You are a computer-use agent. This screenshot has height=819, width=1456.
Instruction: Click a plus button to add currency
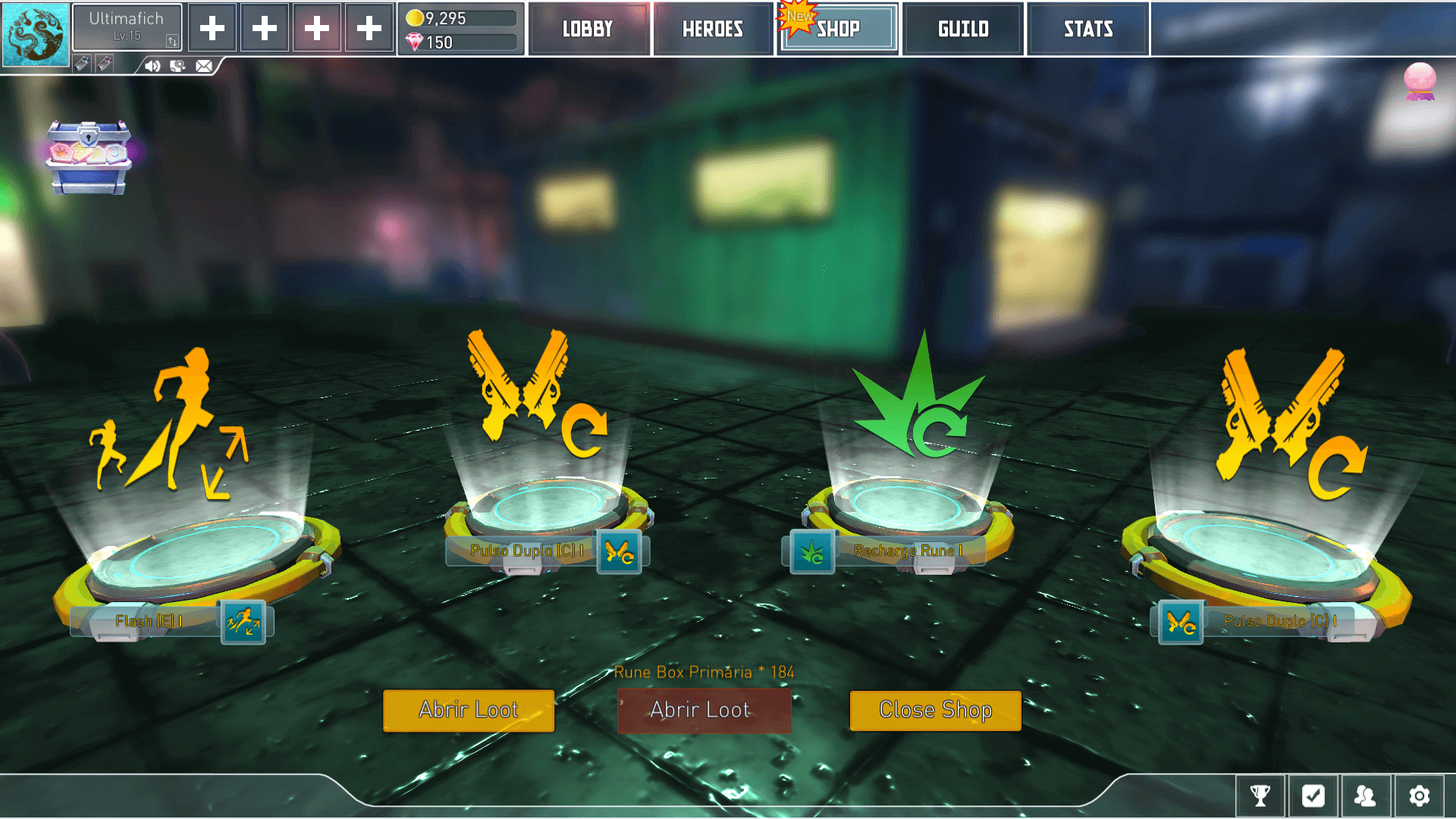coord(212,27)
